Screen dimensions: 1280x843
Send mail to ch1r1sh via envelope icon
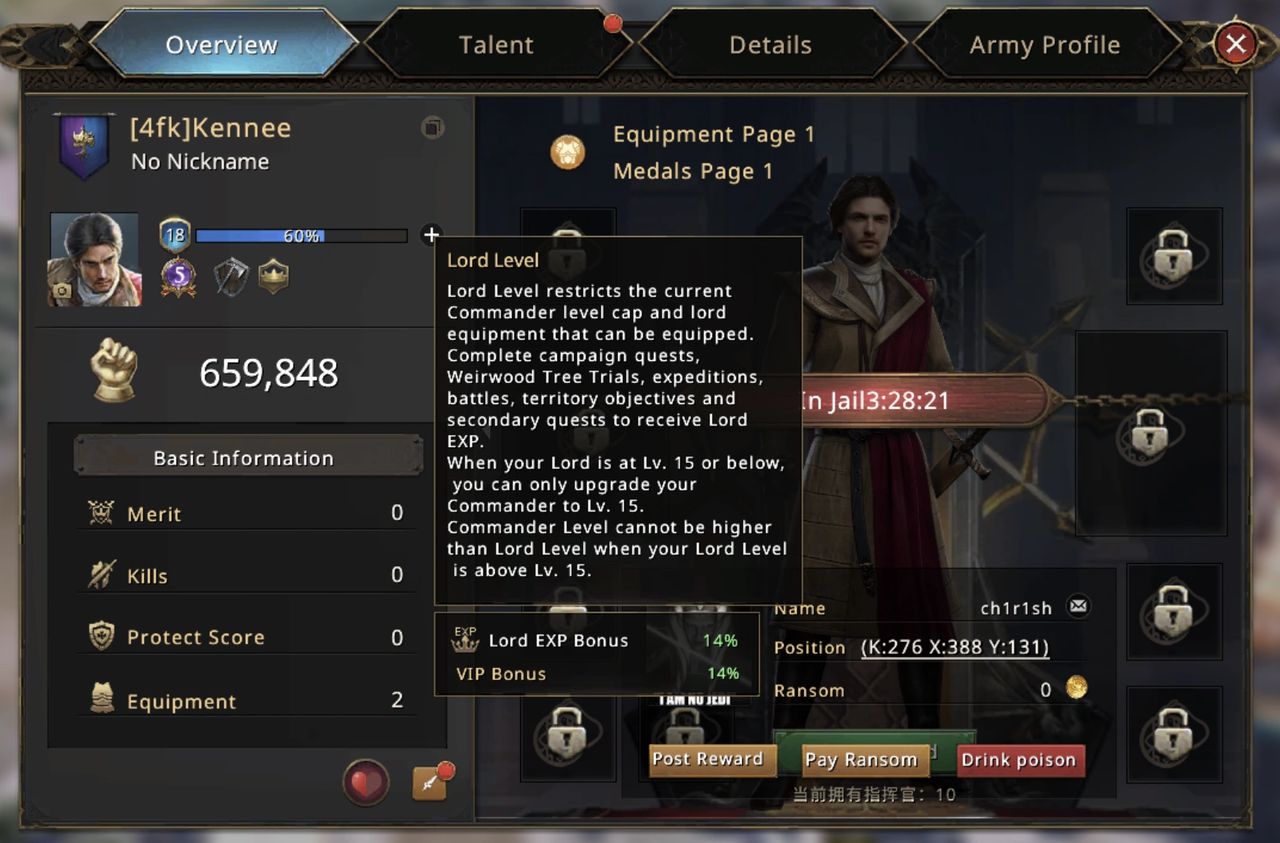[1077, 606]
